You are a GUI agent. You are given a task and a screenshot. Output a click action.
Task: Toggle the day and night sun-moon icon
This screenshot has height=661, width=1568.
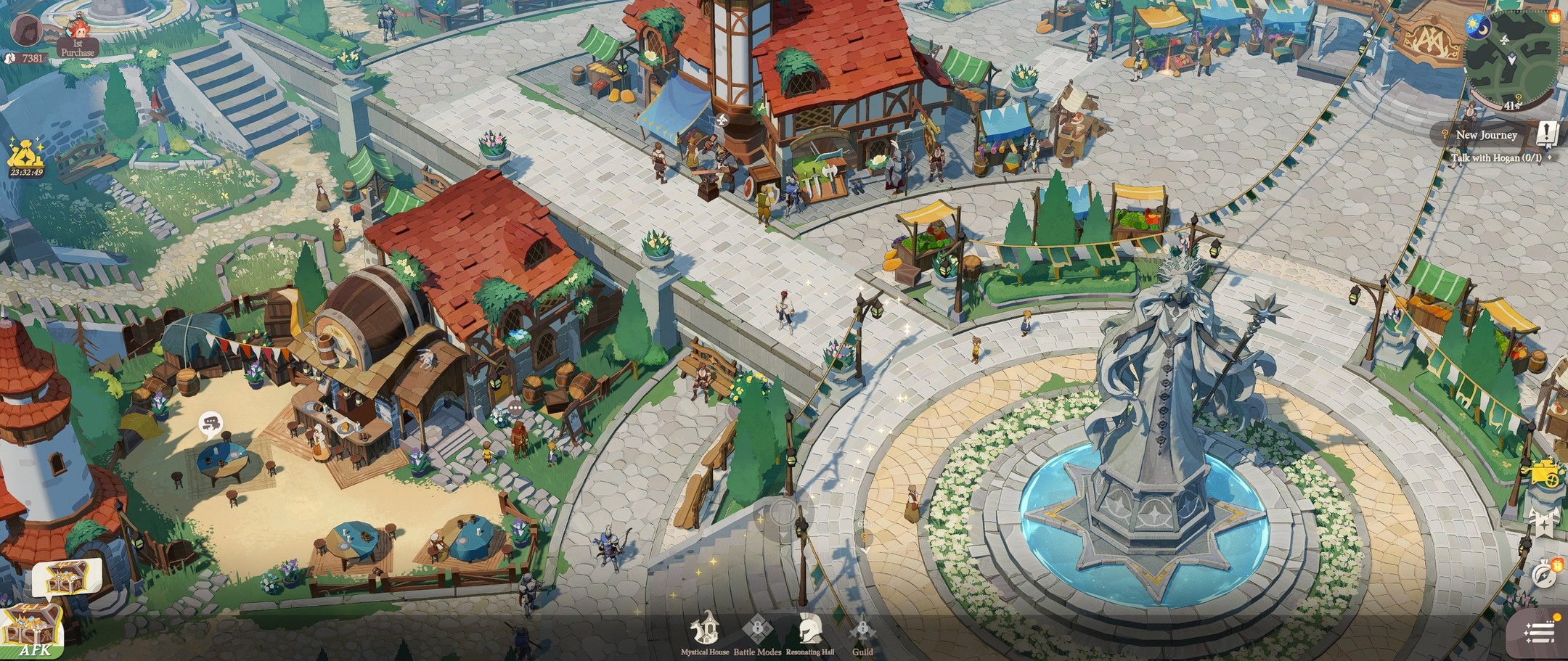click(x=1478, y=25)
